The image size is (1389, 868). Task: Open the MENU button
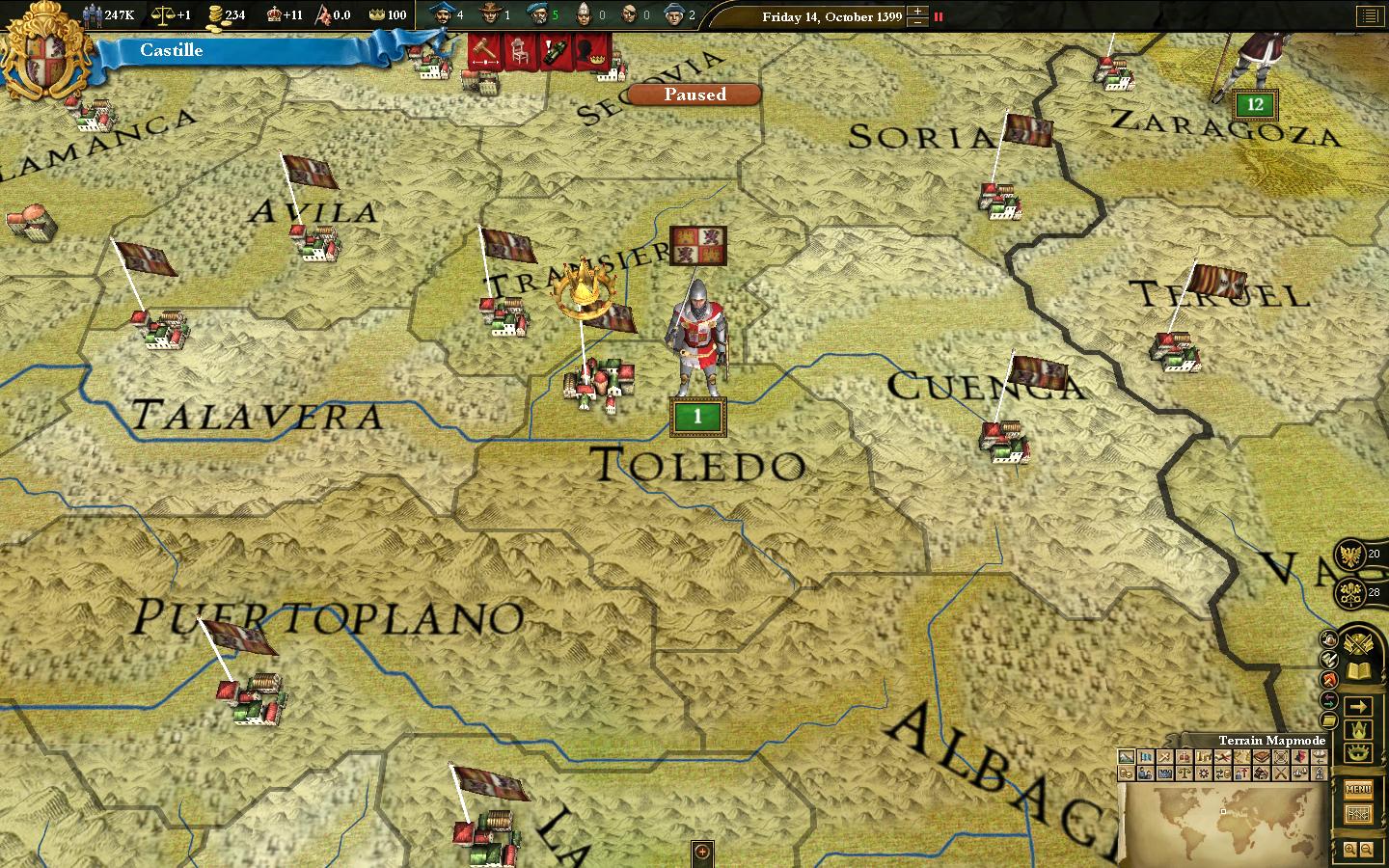tap(1357, 789)
